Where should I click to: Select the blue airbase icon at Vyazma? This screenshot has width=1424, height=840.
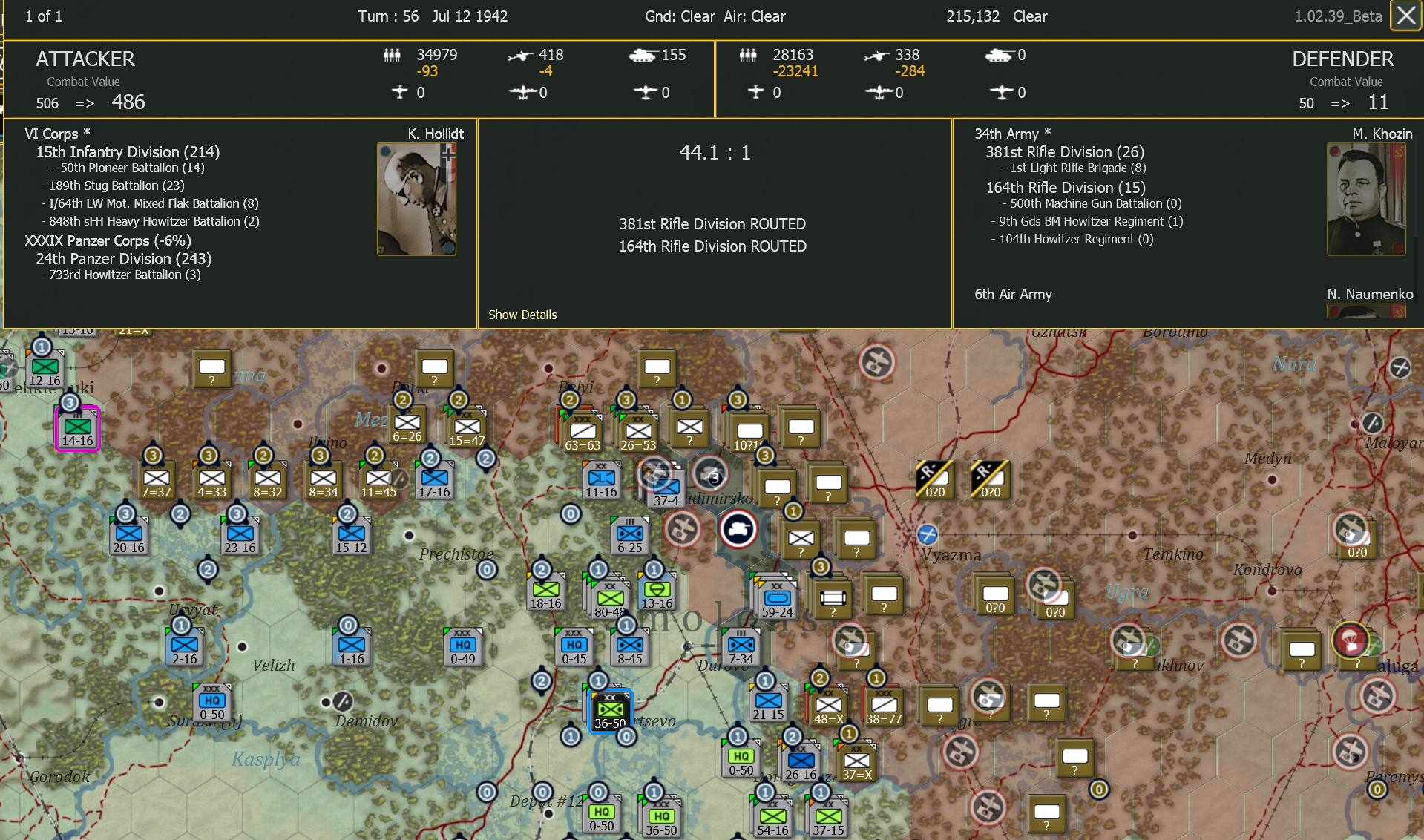coord(927,536)
